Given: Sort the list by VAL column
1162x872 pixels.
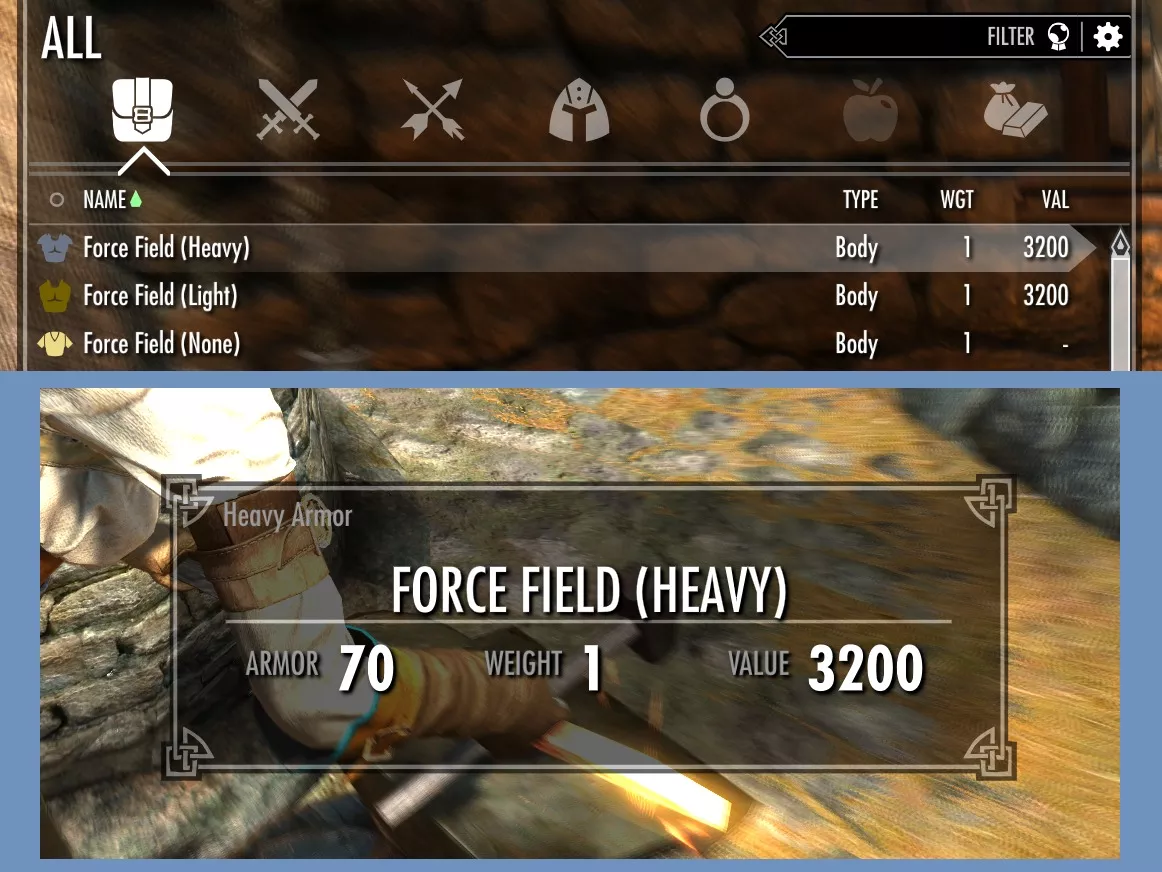Looking at the screenshot, I should click(1055, 200).
